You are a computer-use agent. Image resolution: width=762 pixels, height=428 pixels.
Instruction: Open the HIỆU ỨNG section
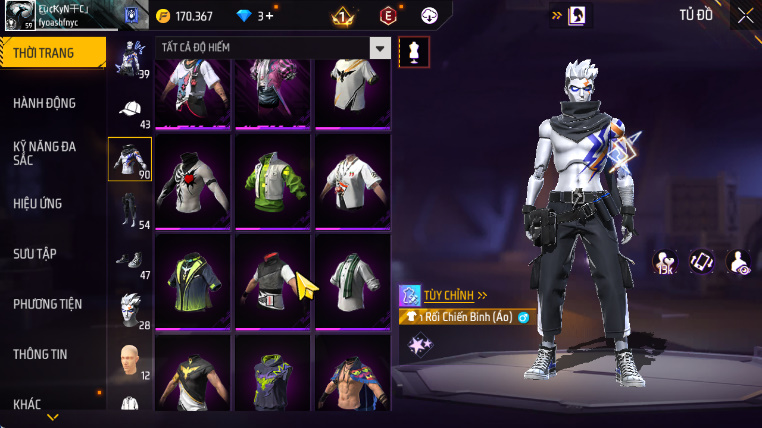38,203
